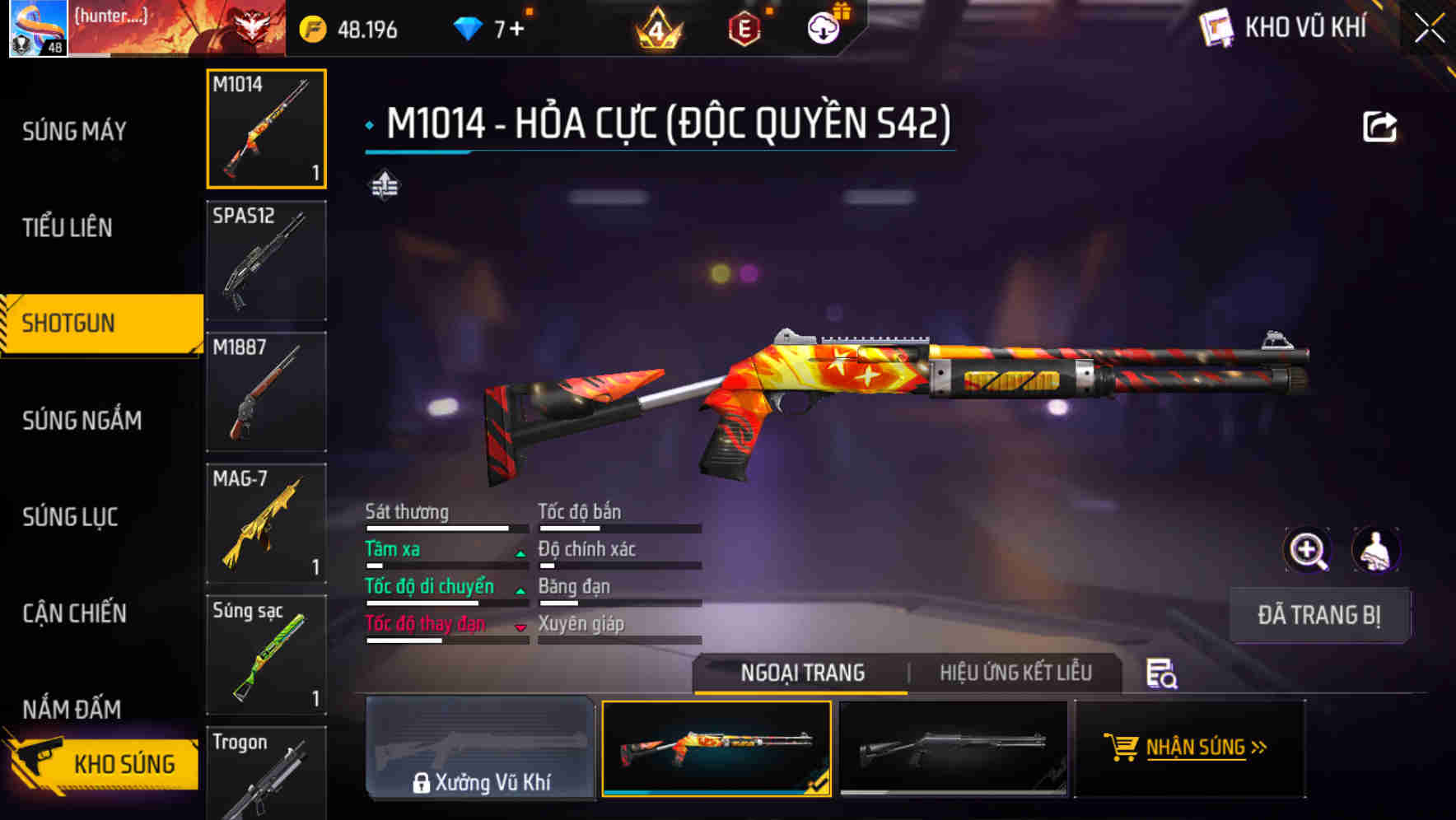Viewport: 1456px width, 820px height.
Task: Click the cloud gift download icon in top bar
Action: coord(822,27)
